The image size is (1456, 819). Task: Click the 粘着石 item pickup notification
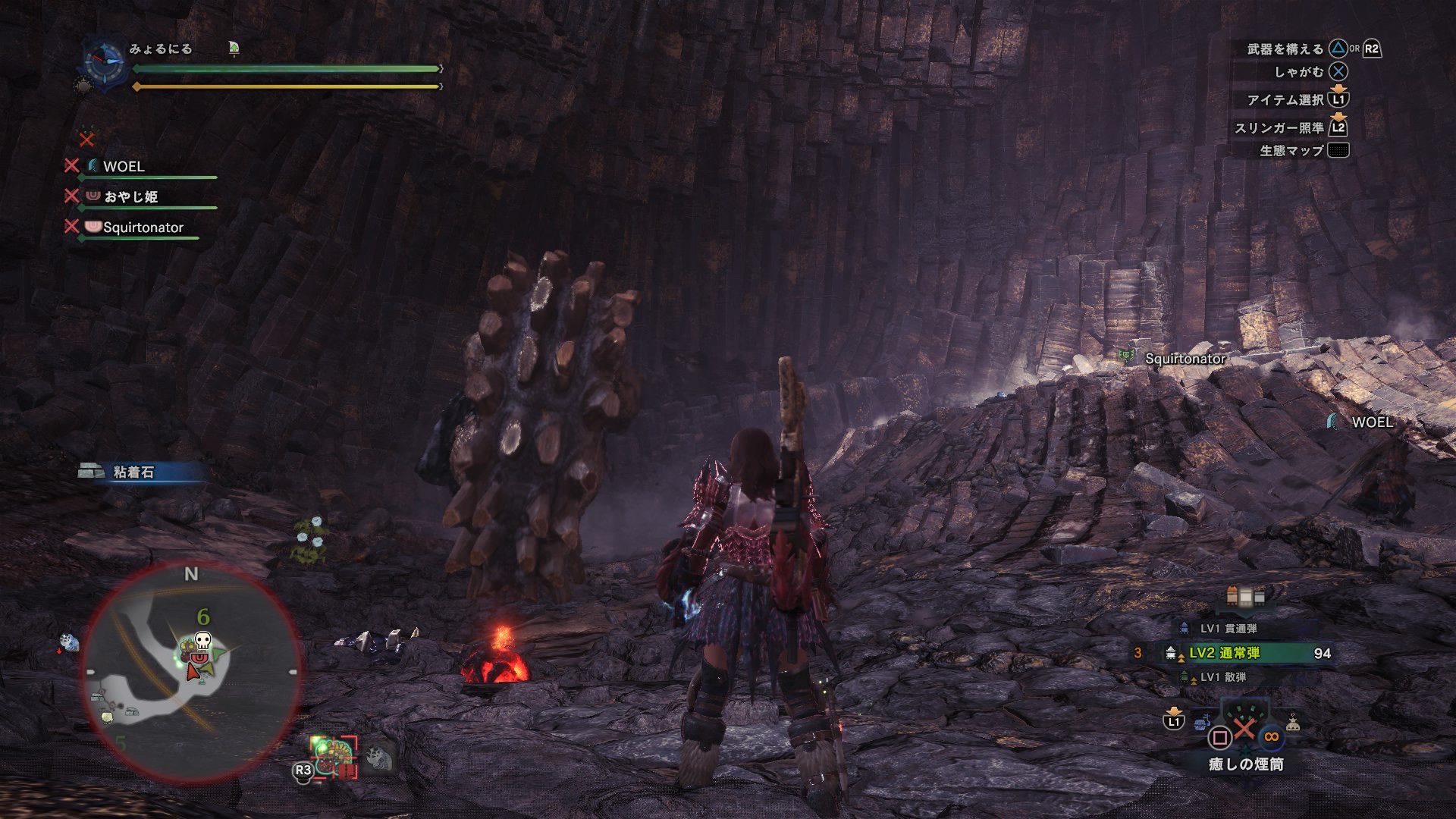(136, 469)
